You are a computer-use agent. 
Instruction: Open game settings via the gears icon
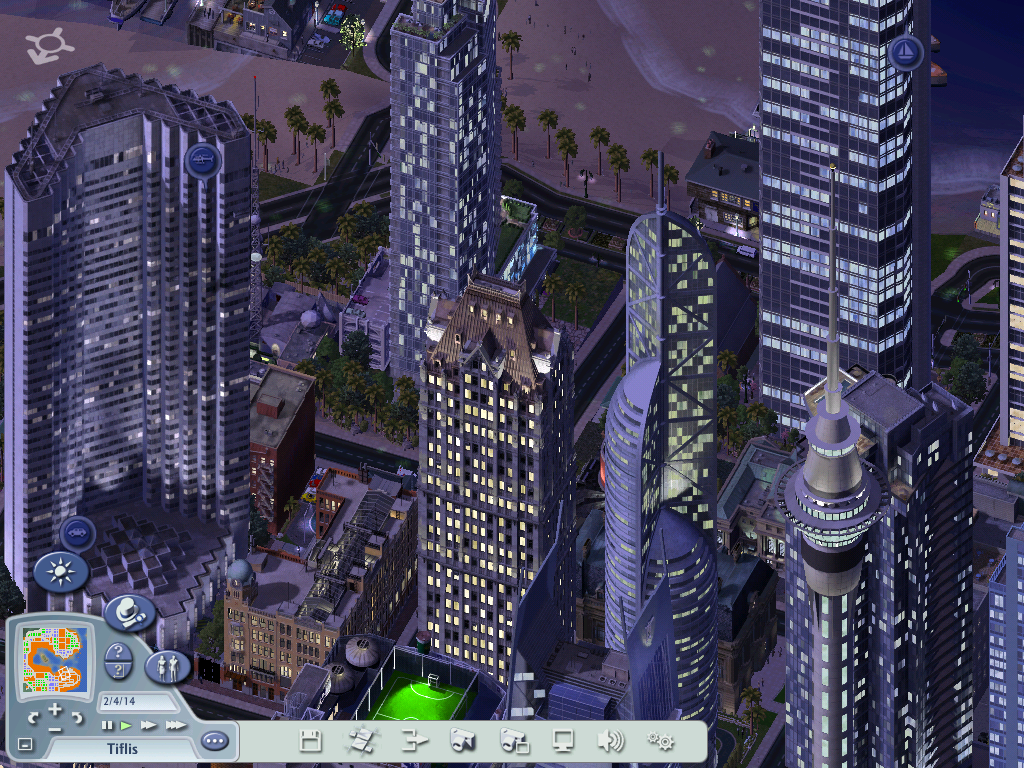[660, 741]
